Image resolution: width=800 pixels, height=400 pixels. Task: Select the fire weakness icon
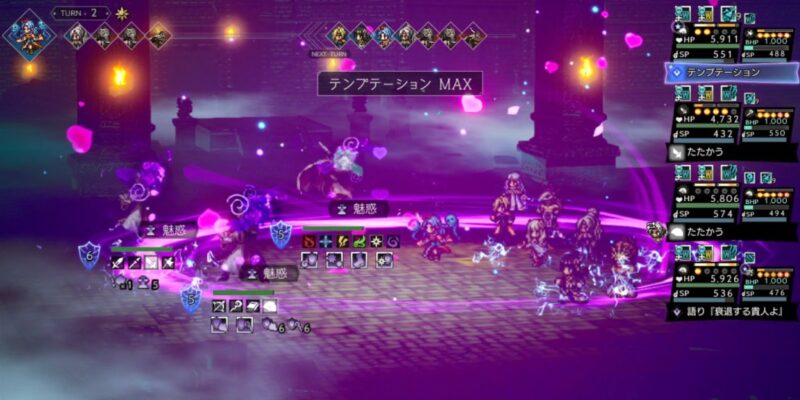(x=309, y=241)
